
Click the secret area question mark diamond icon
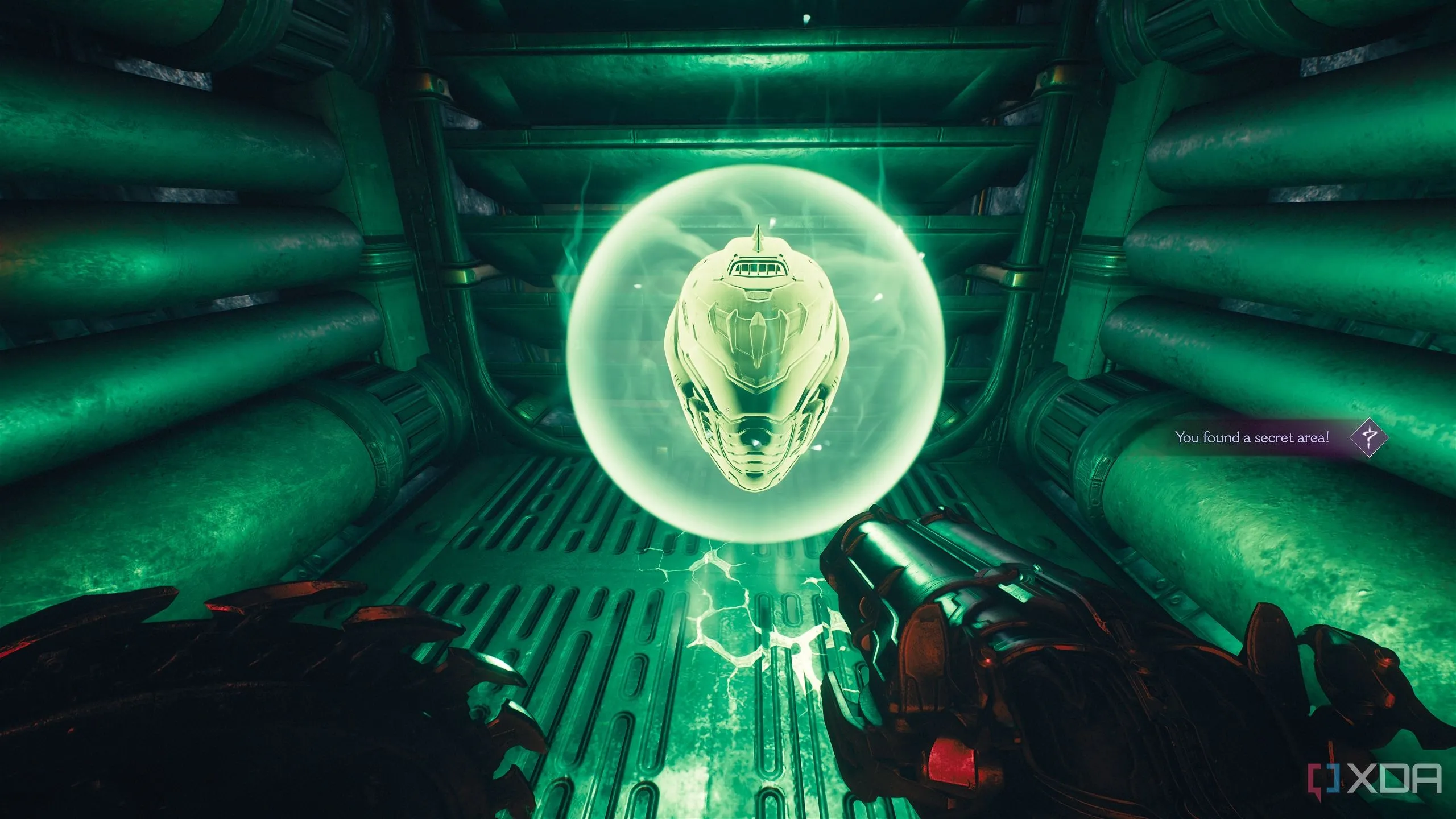(x=1369, y=437)
